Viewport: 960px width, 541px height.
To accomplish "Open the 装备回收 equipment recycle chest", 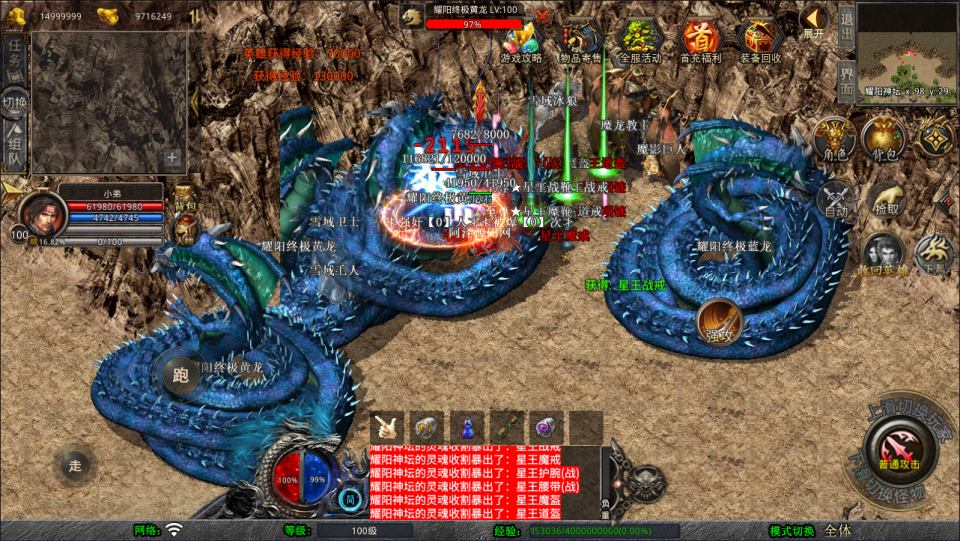I will coord(758,39).
